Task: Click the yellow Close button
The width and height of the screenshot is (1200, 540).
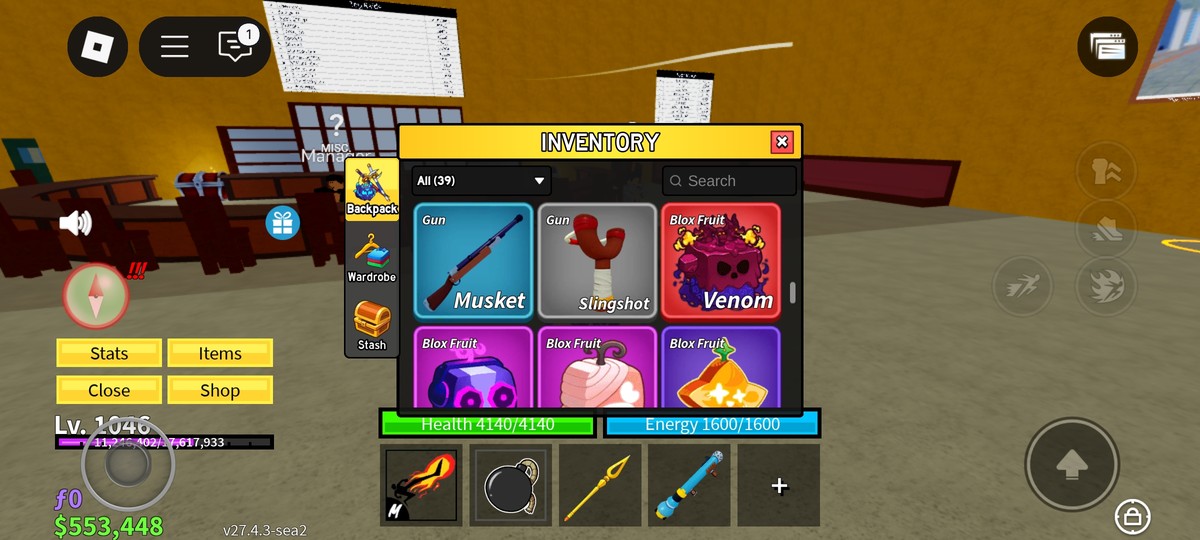Action: tap(109, 390)
